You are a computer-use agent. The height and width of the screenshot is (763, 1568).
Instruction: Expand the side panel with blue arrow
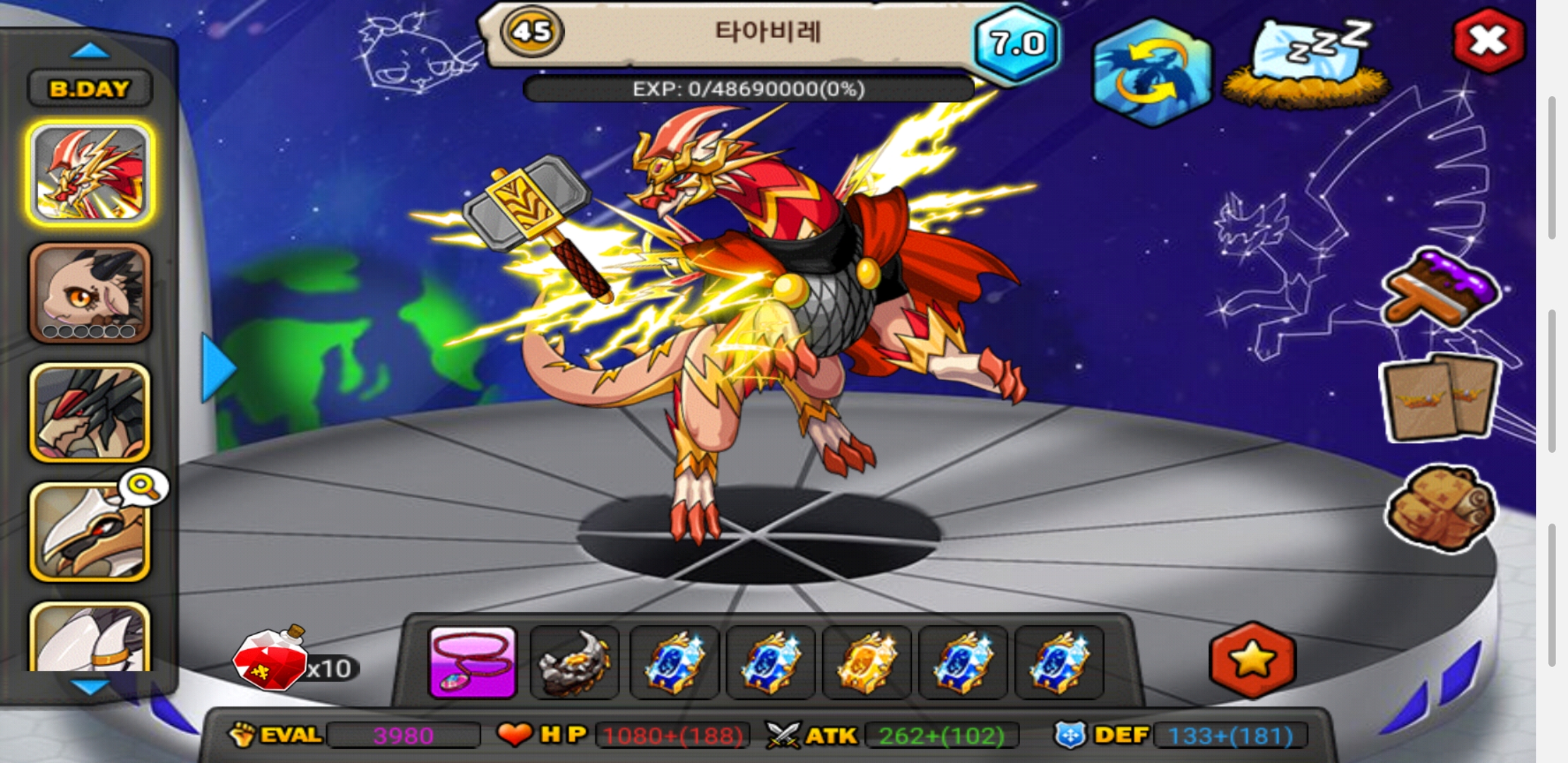tap(218, 368)
